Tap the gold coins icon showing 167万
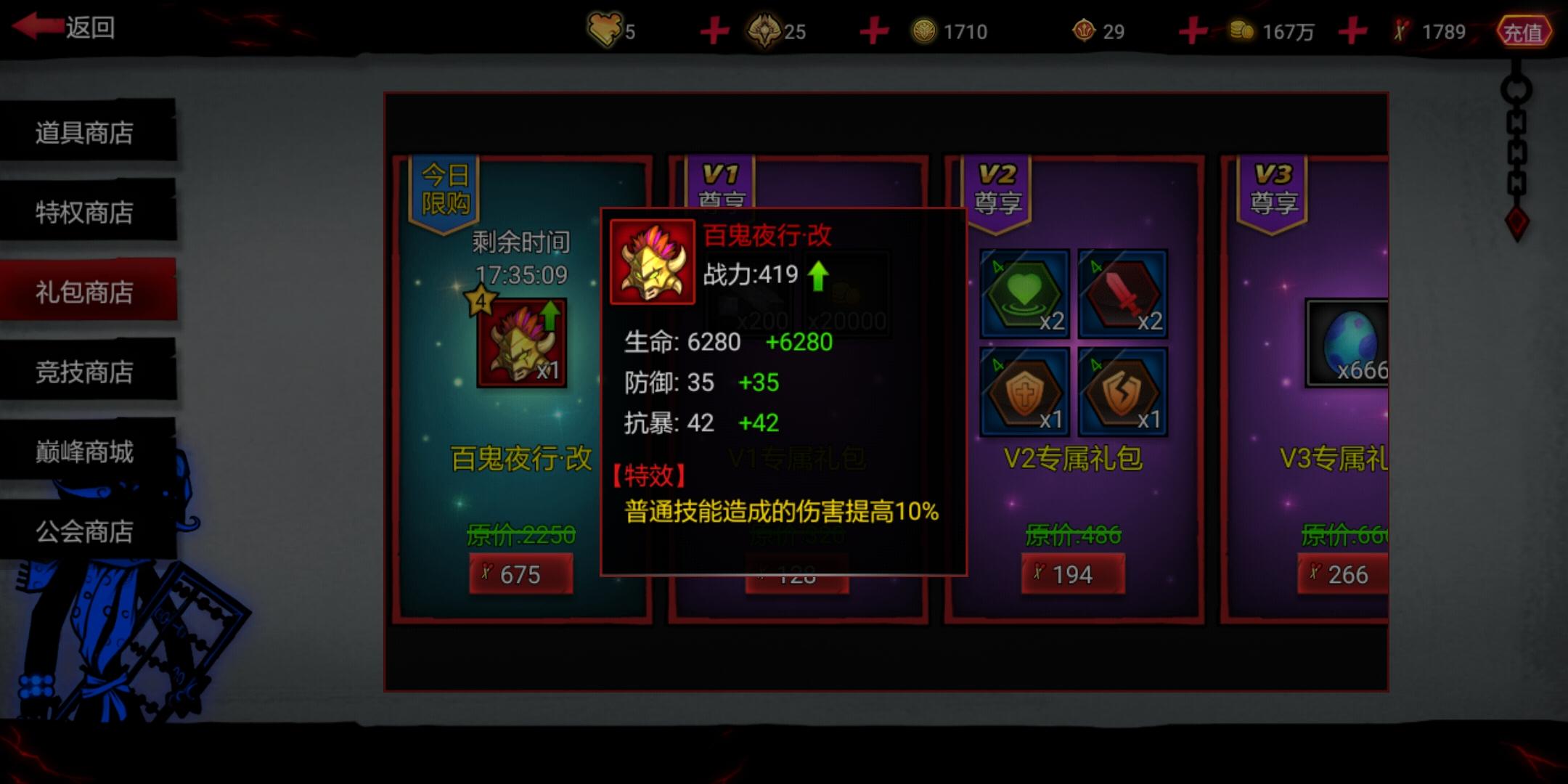 (x=1241, y=30)
